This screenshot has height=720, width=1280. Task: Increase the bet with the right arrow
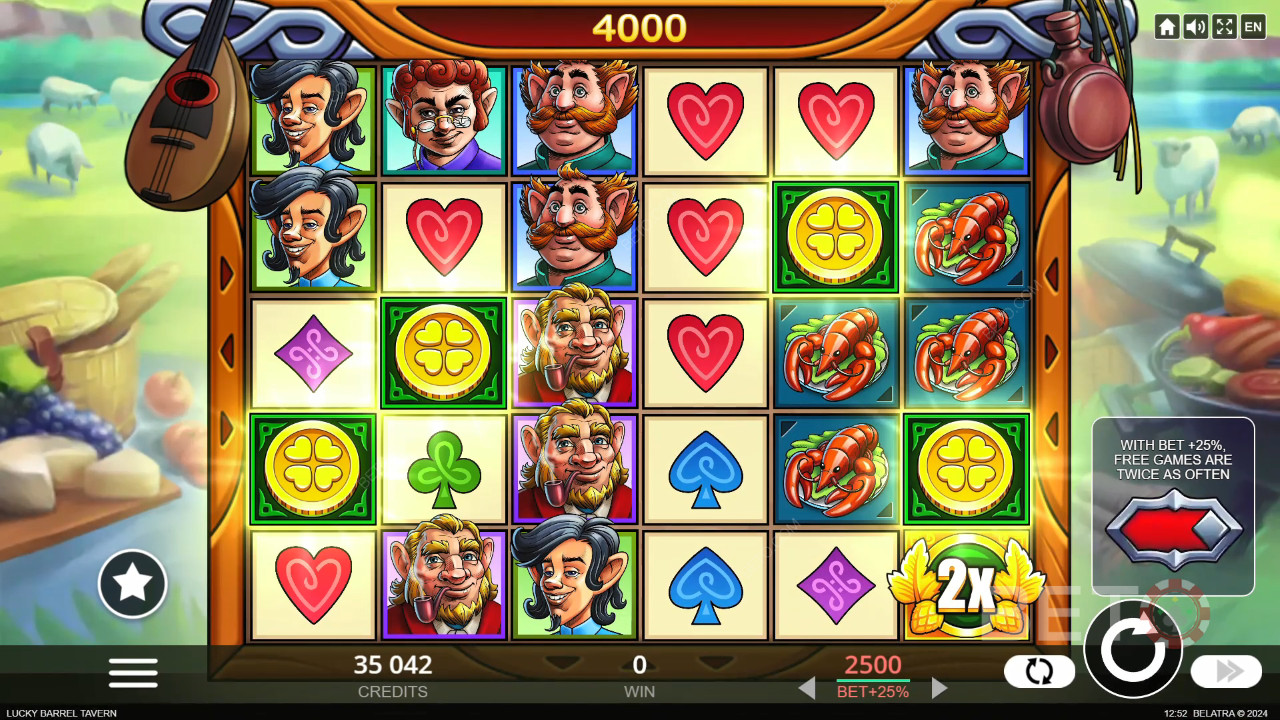[x=939, y=688]
